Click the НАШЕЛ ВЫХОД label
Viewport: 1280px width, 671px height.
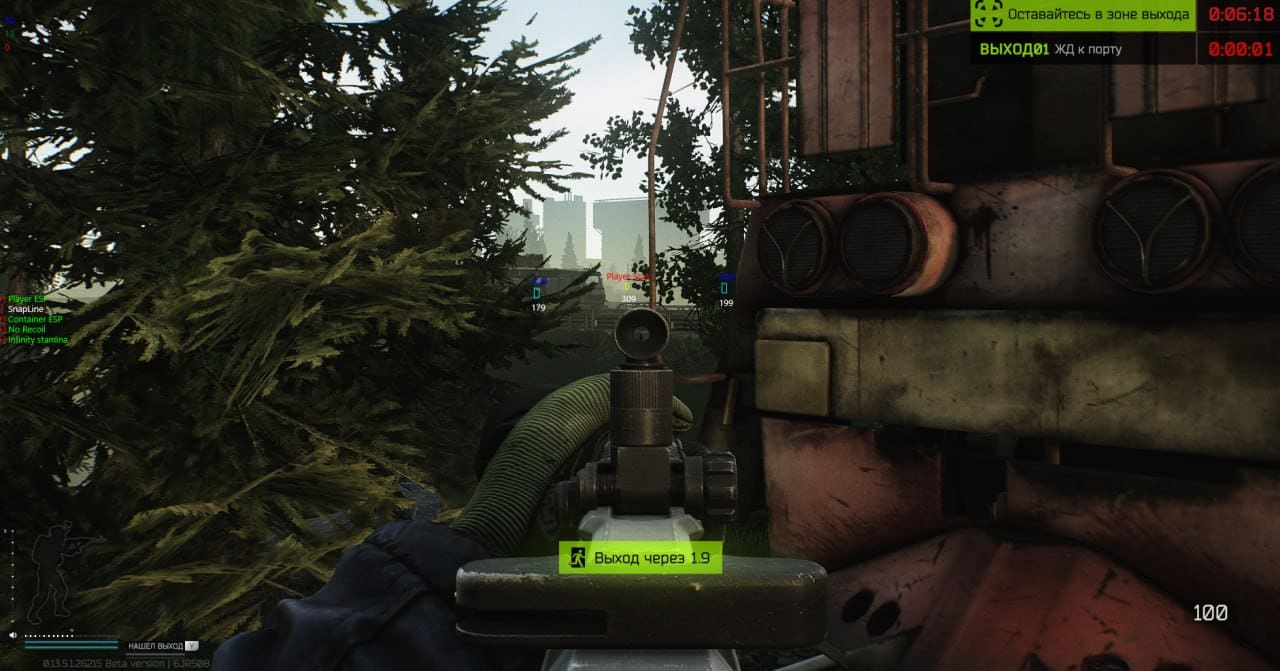point(155,646)
